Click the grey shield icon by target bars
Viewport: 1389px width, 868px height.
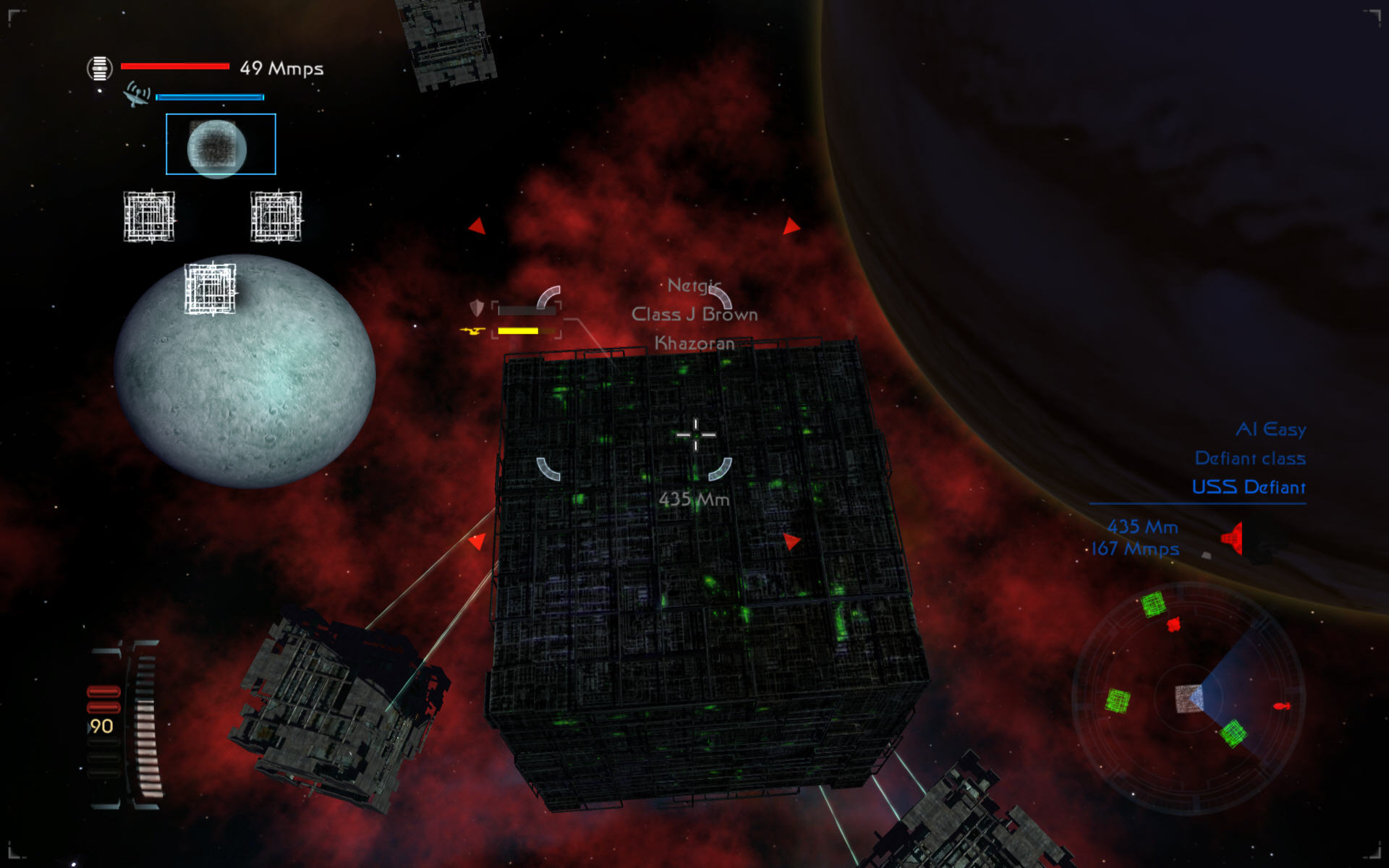point(477,309)
